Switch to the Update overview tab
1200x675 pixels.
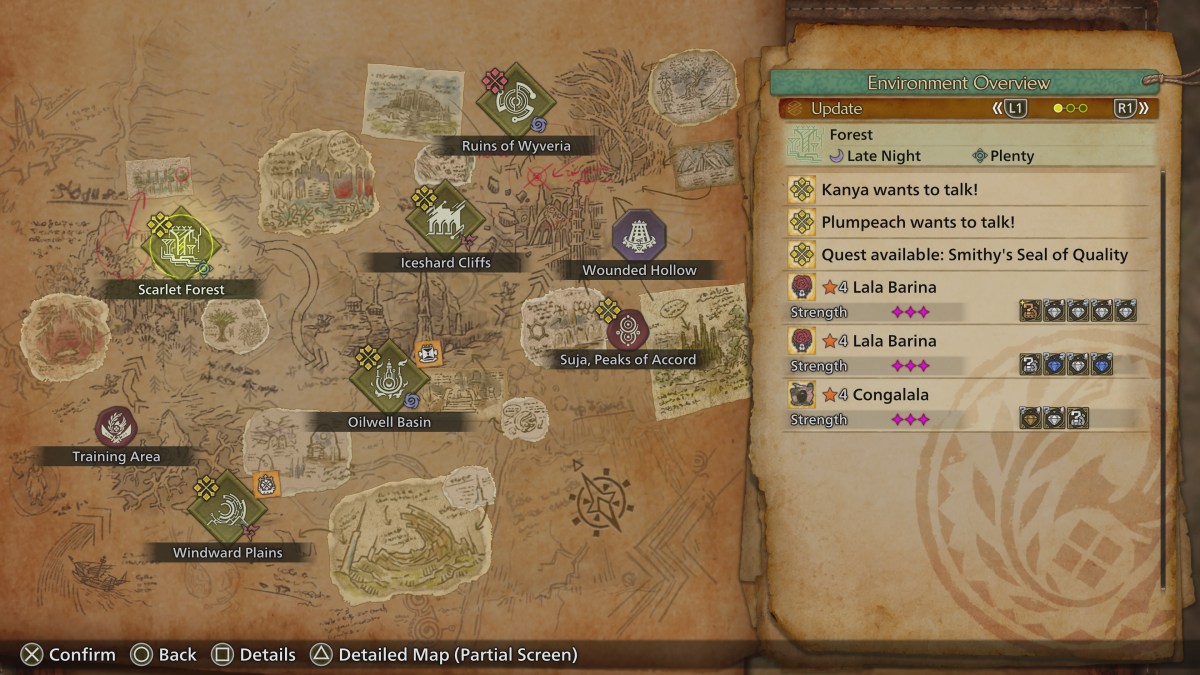click(x=836, y=109)
